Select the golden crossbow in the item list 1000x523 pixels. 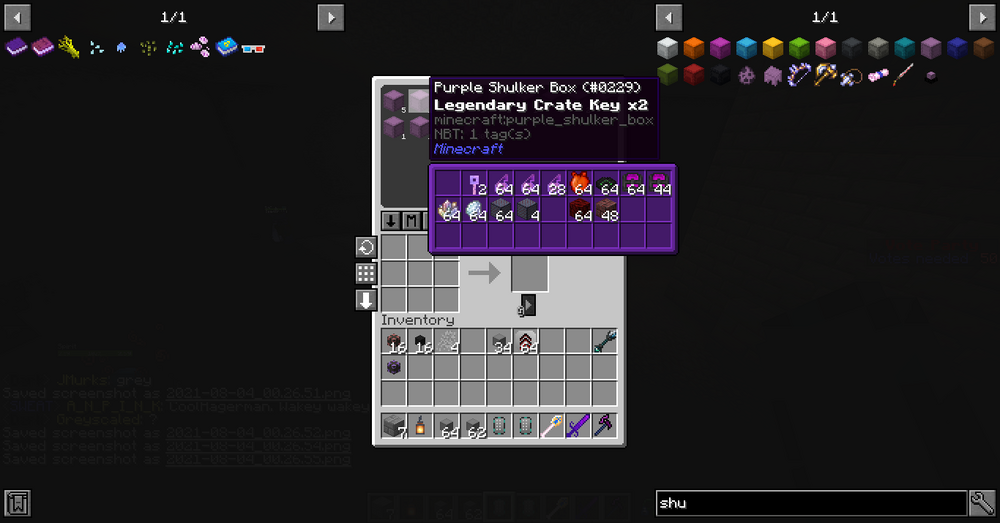(825, 74)
